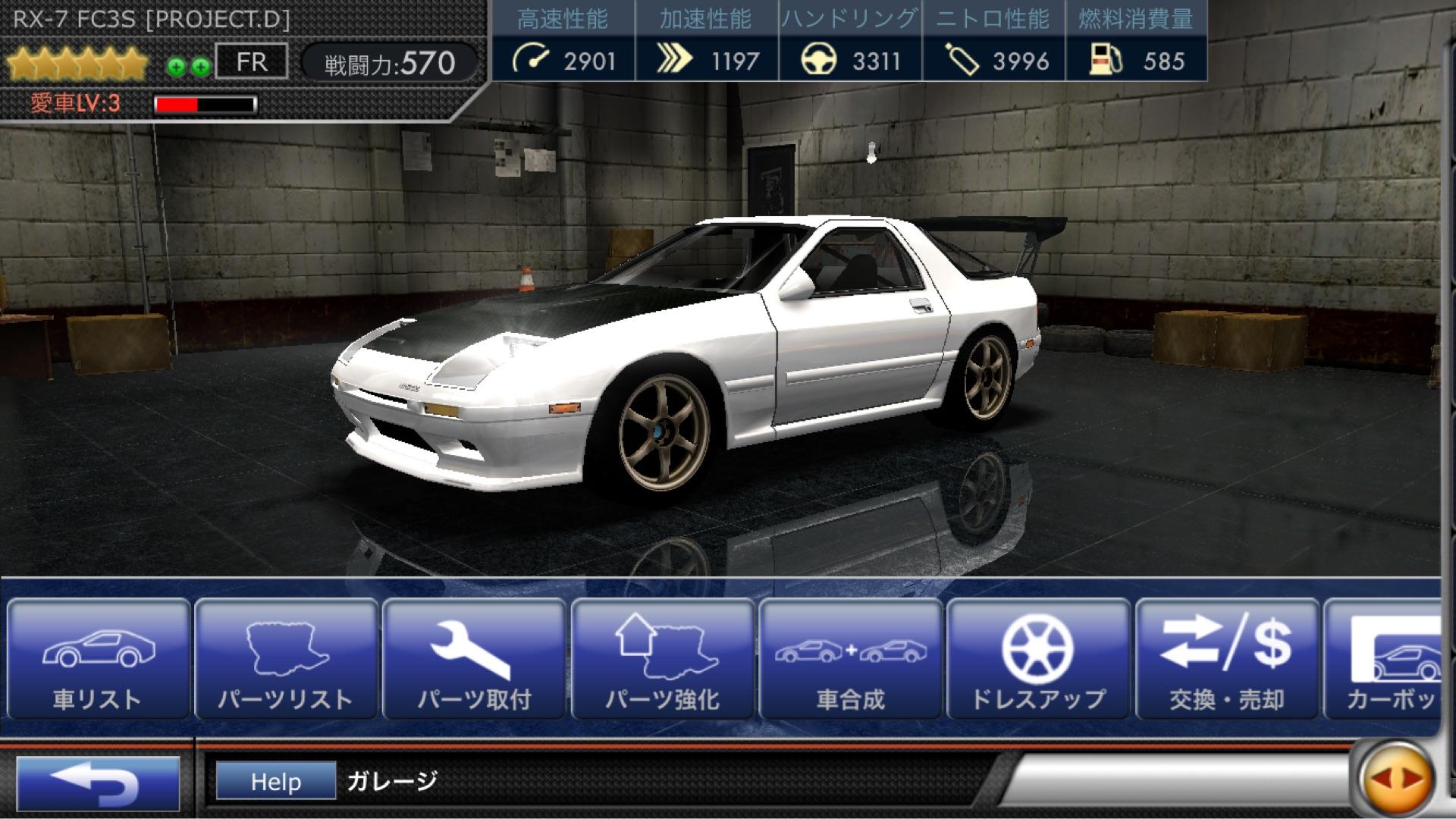The height and width of the screenshot is (819, 1456).
Task: Open ドレスアップ dress-up menu
Action: click(1038, 660)
